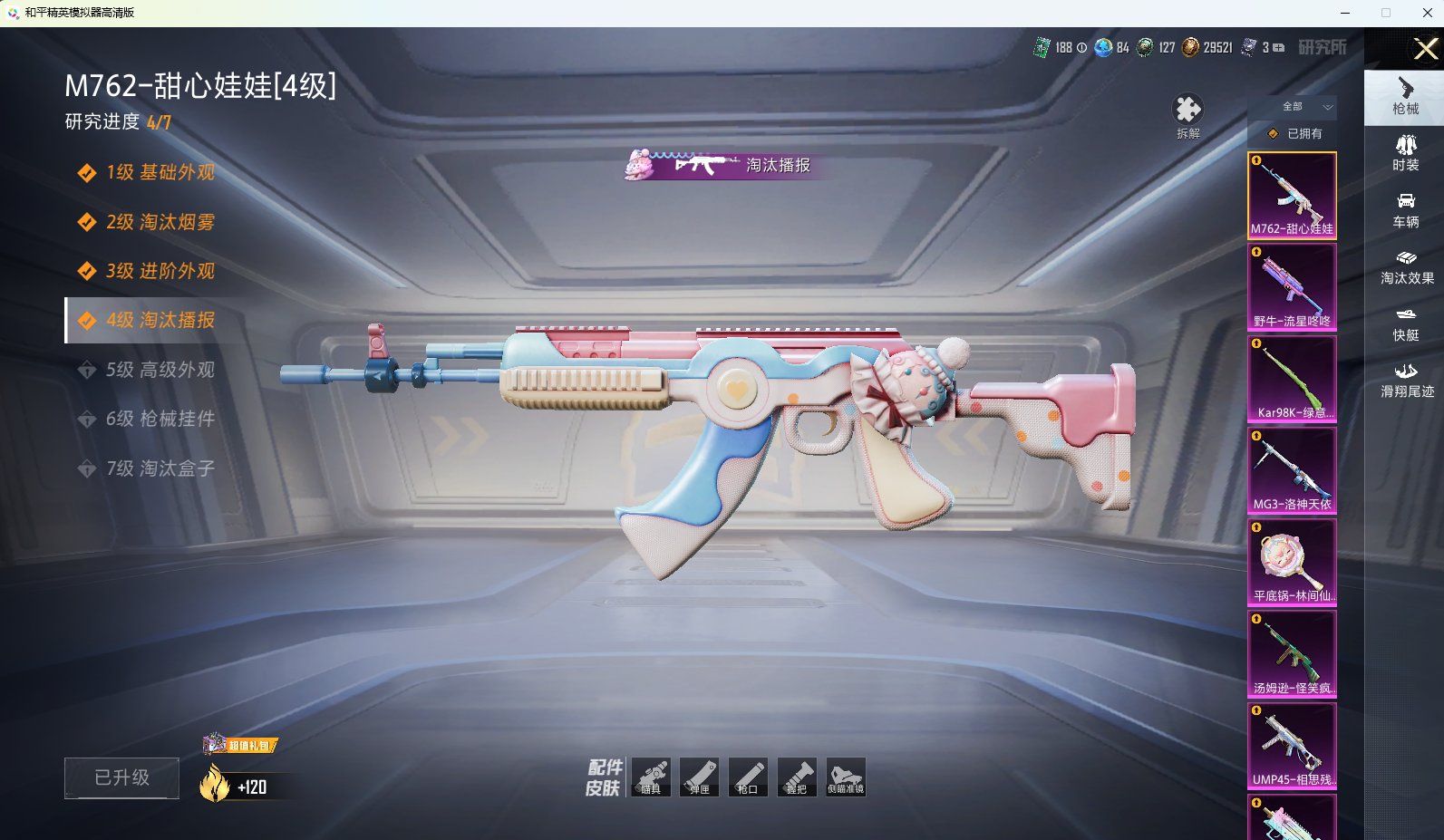Pick the MG3-洛神天依 skin thumbnail

(x=1292, y=469)
